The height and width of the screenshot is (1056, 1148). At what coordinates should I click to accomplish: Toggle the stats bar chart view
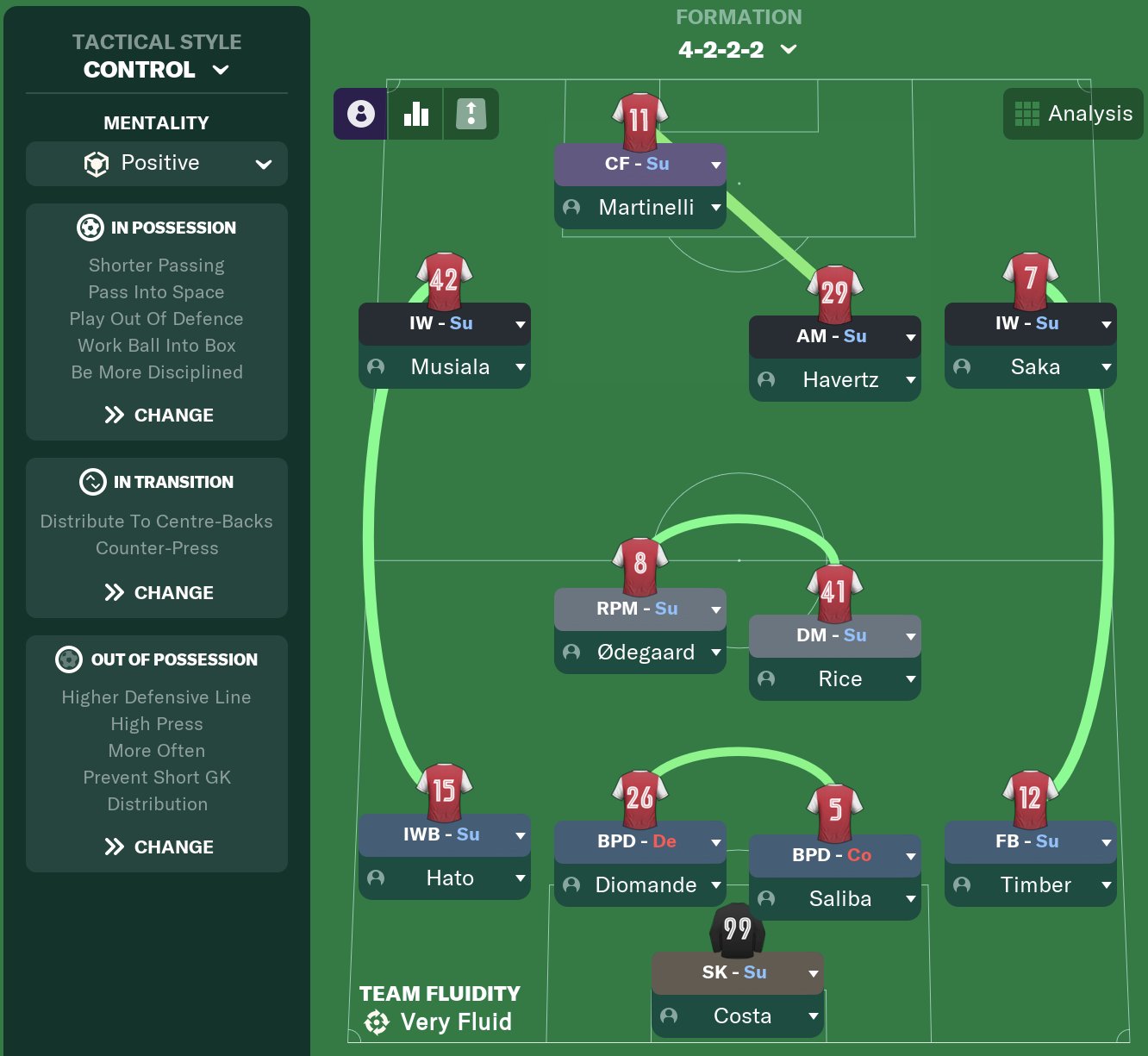coord(416,113)
